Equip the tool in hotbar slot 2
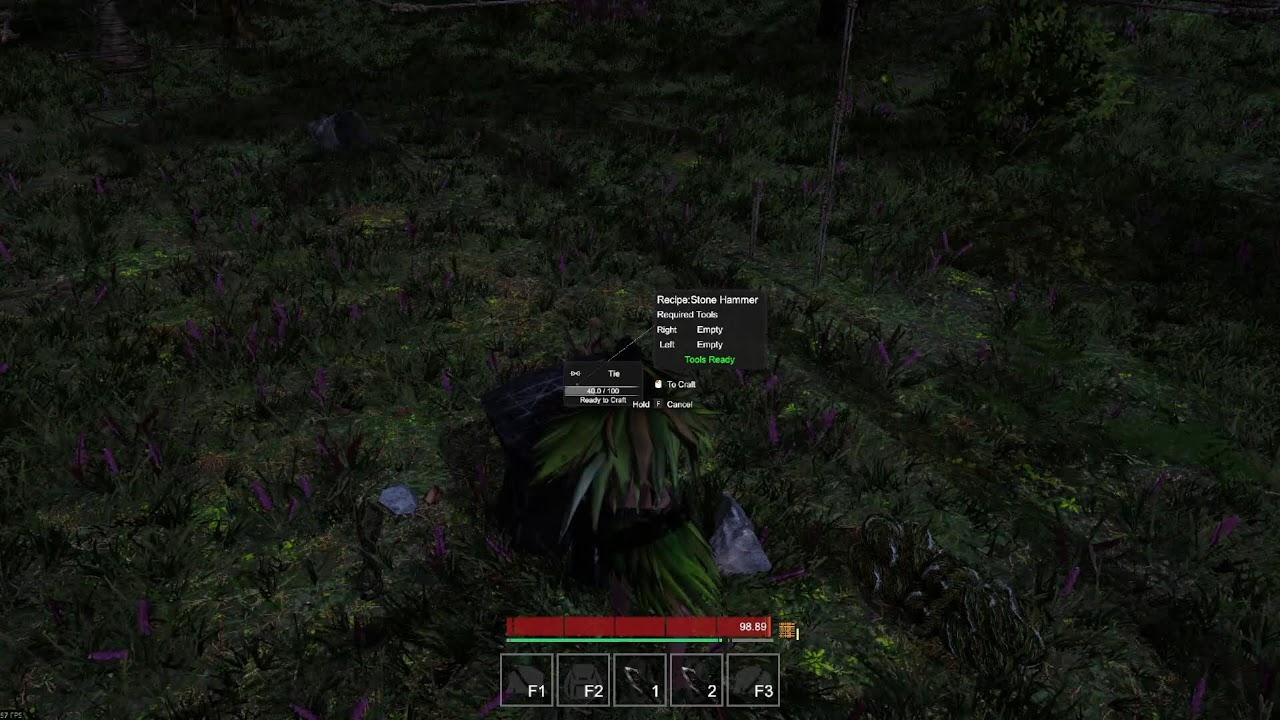Image resolution: width=1280 pixels, height=720 pixels. pyautogui.click(x=696, y=680)
